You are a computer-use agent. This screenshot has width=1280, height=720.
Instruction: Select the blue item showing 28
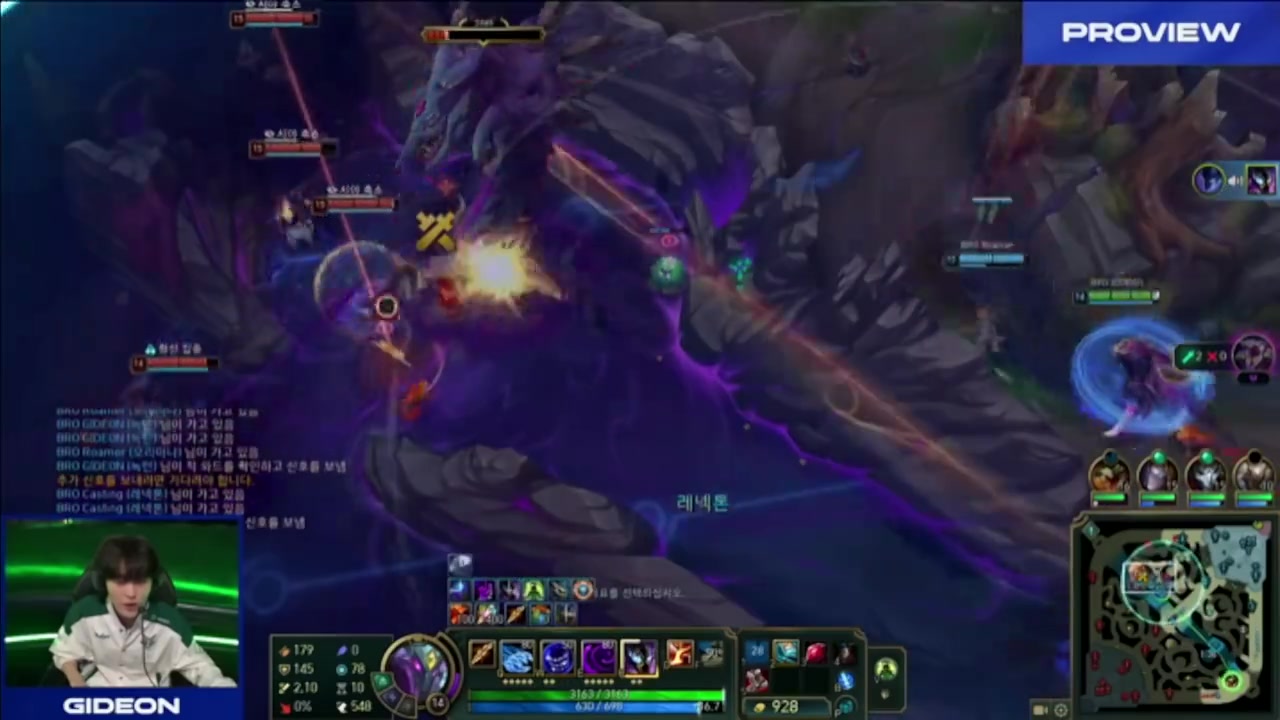pyautogui.click(x=757, y=654)
